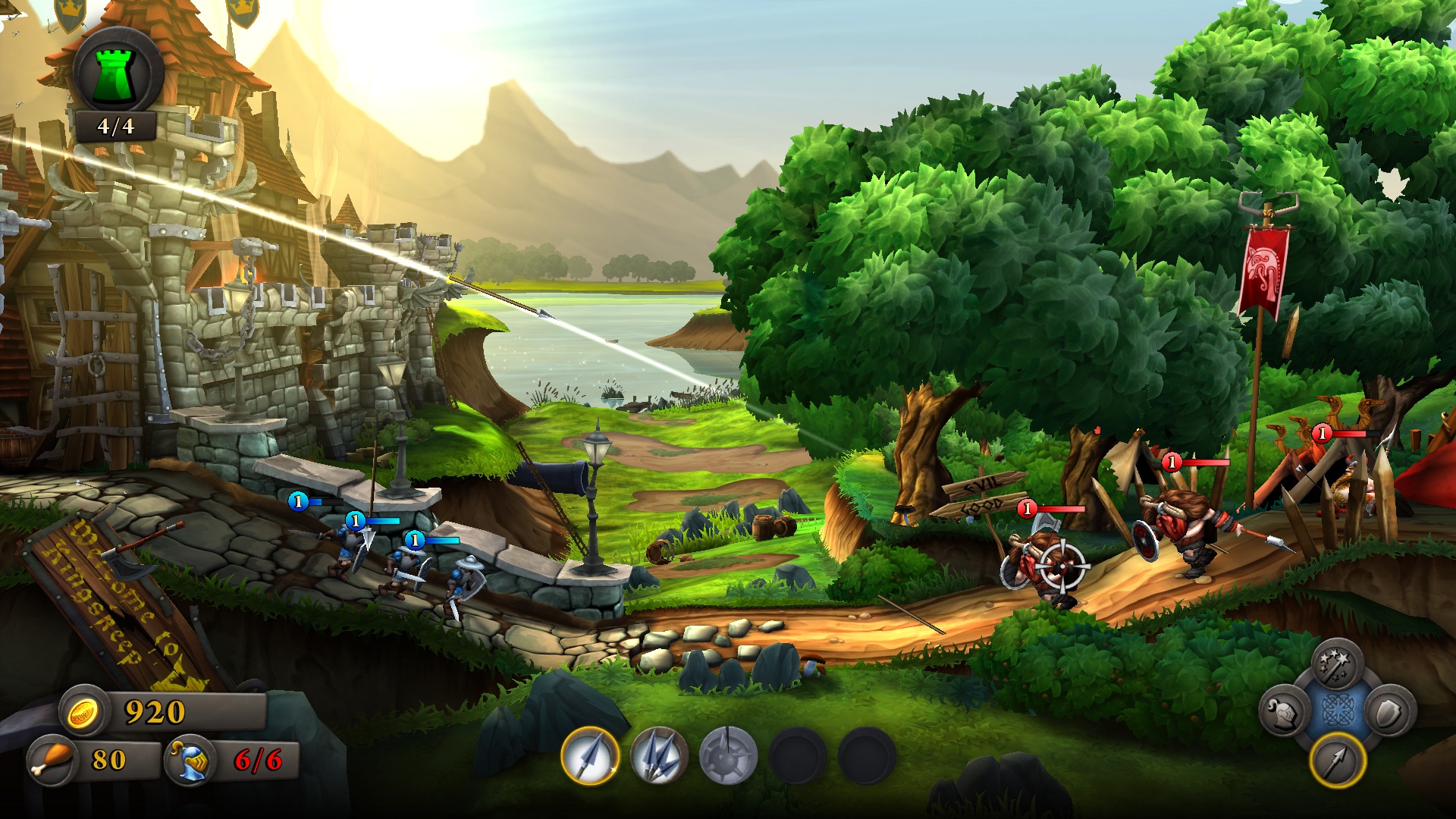Pick the spiked ball ammo slot
Viewport: 1456px width, 819px height.
click(728, 755)
